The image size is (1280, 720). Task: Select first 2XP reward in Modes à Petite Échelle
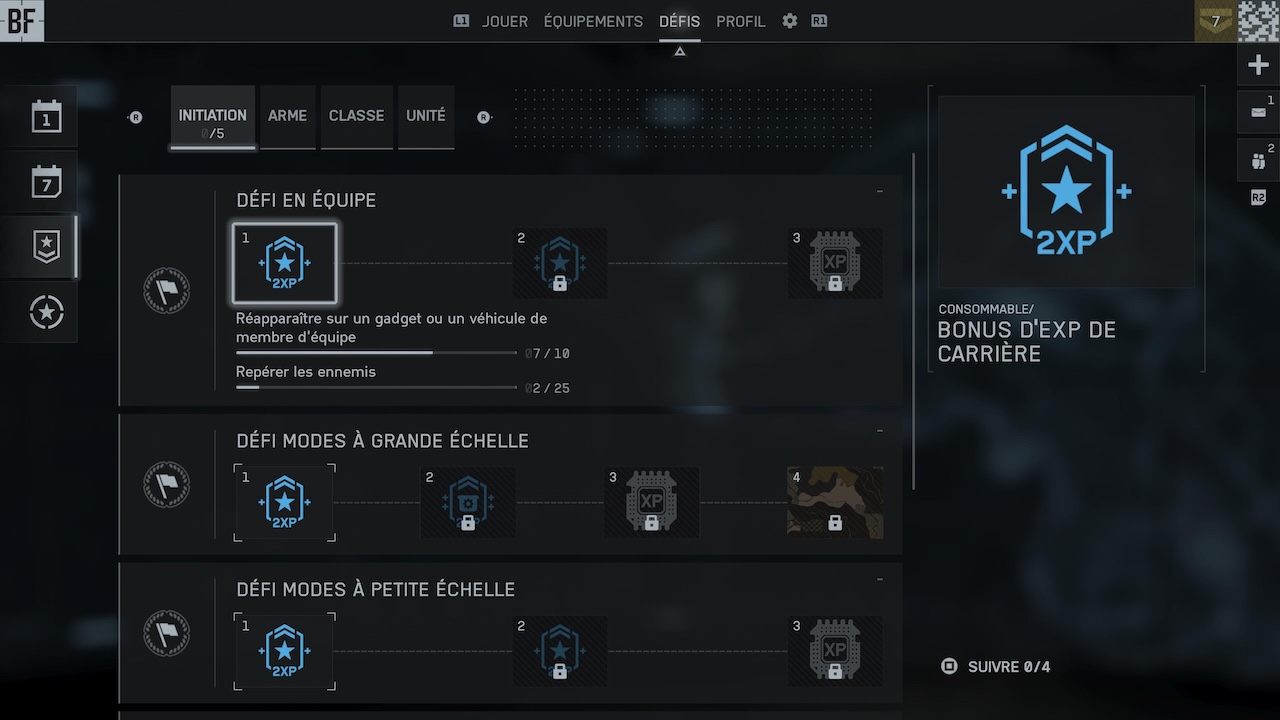coord(285,652)
